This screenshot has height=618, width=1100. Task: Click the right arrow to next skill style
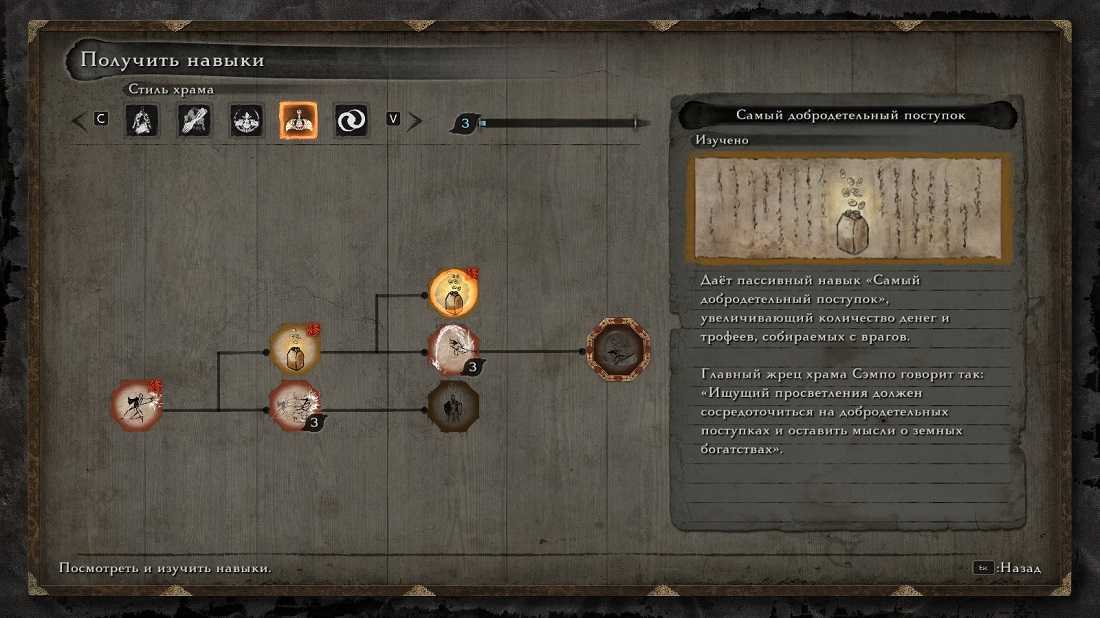[414, 121]
